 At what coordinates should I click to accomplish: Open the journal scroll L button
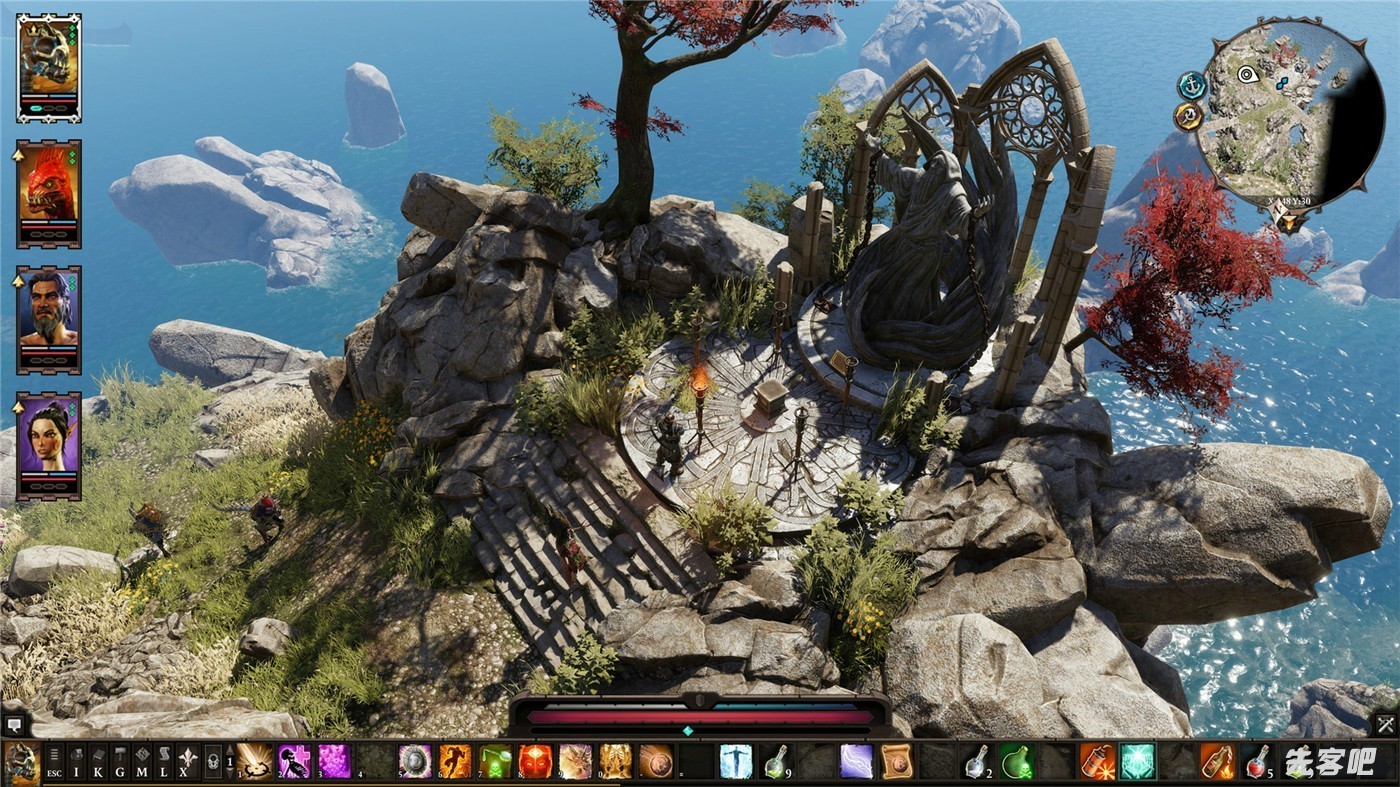pyautogui.click(x=164, y=762)
